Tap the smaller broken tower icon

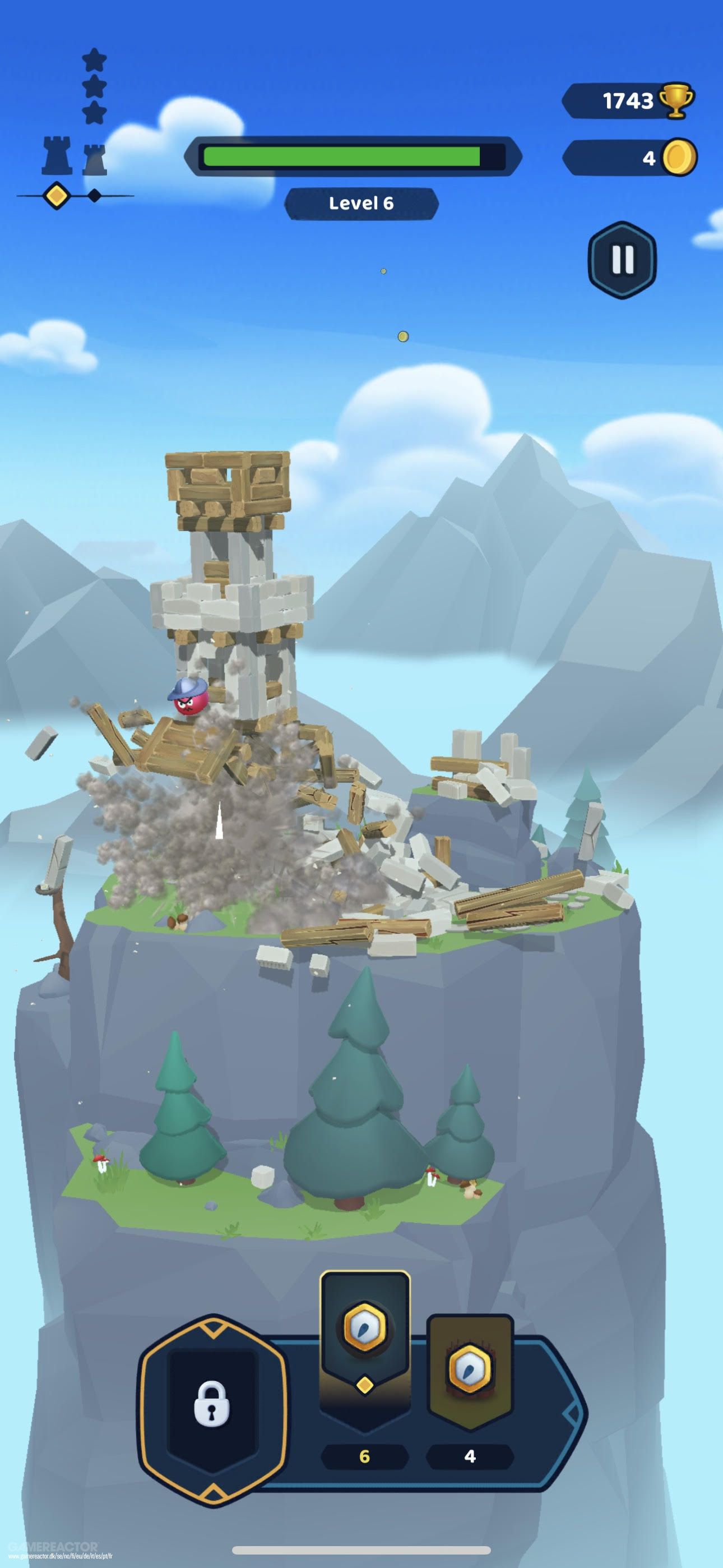94,158
